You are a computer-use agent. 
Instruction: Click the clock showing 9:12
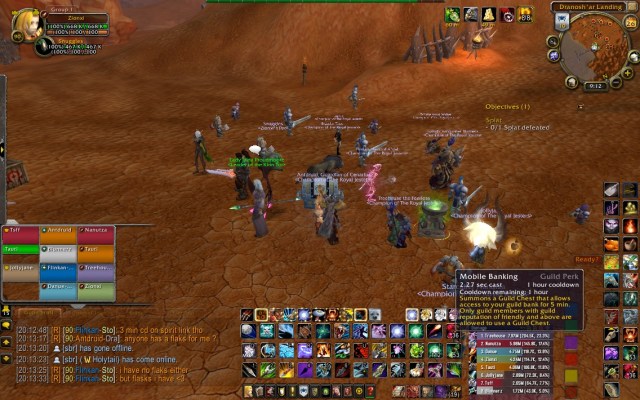(596, 86)
